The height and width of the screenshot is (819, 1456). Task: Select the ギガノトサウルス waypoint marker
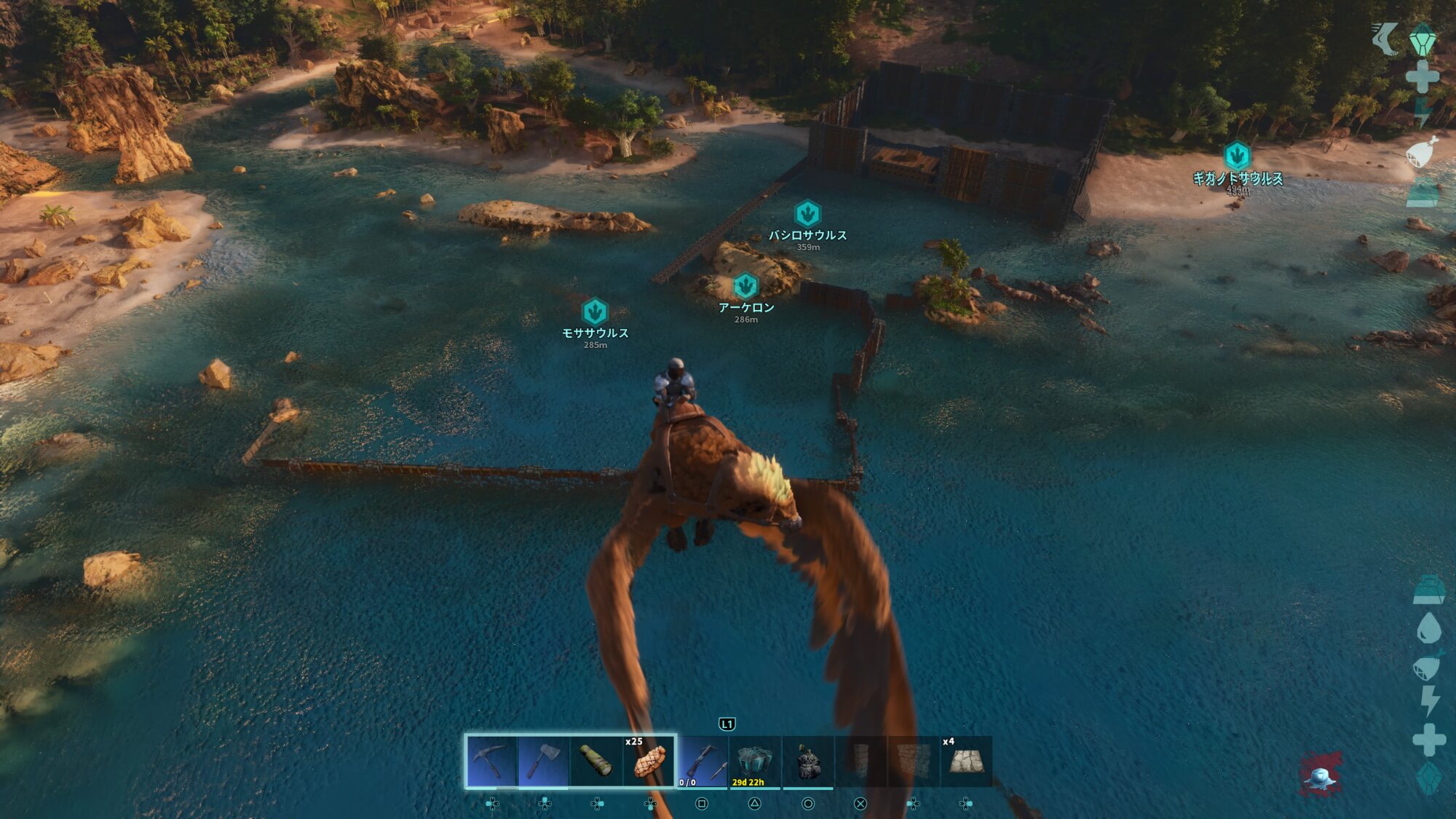[1237, 156]
